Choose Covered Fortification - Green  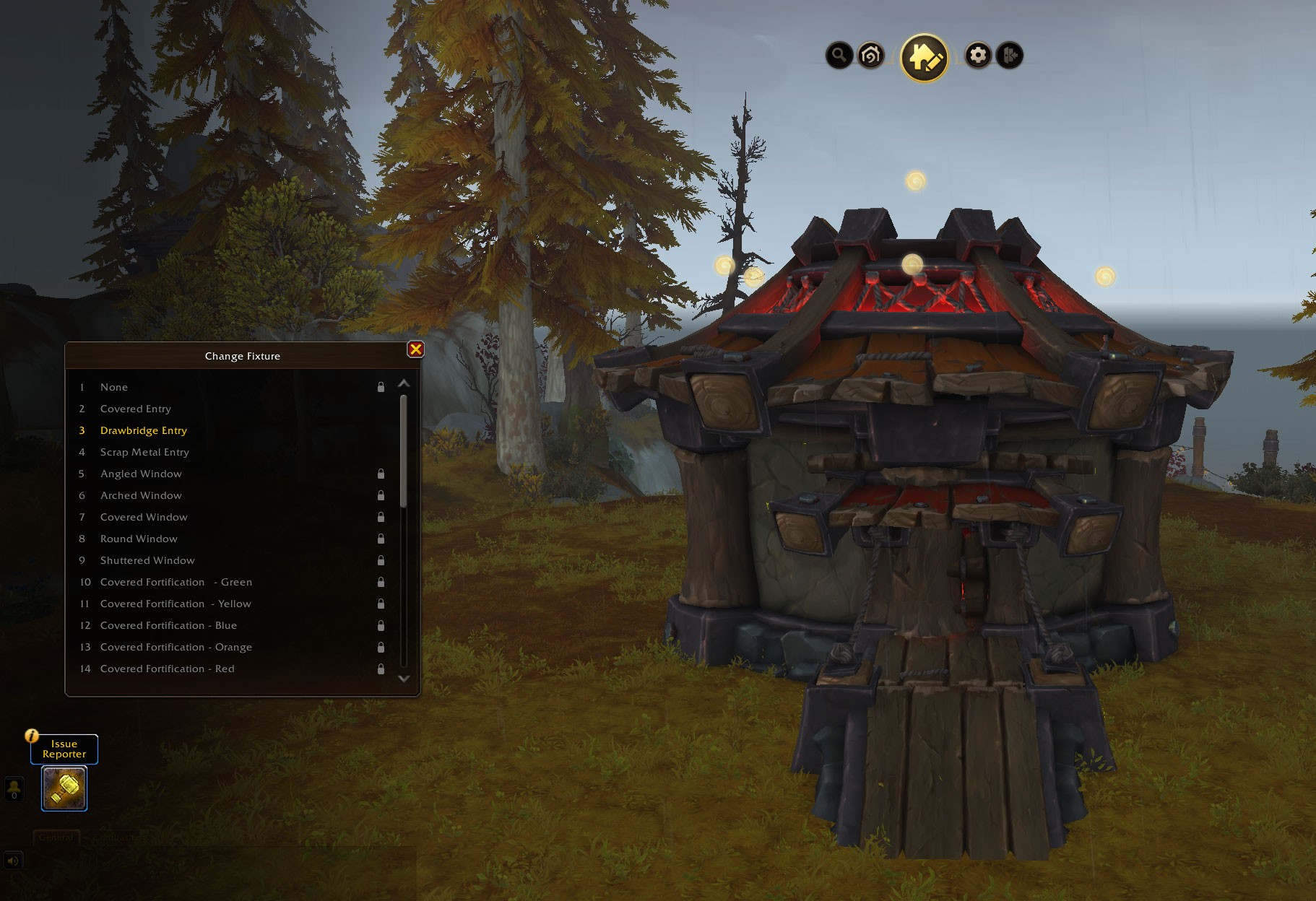176,582
